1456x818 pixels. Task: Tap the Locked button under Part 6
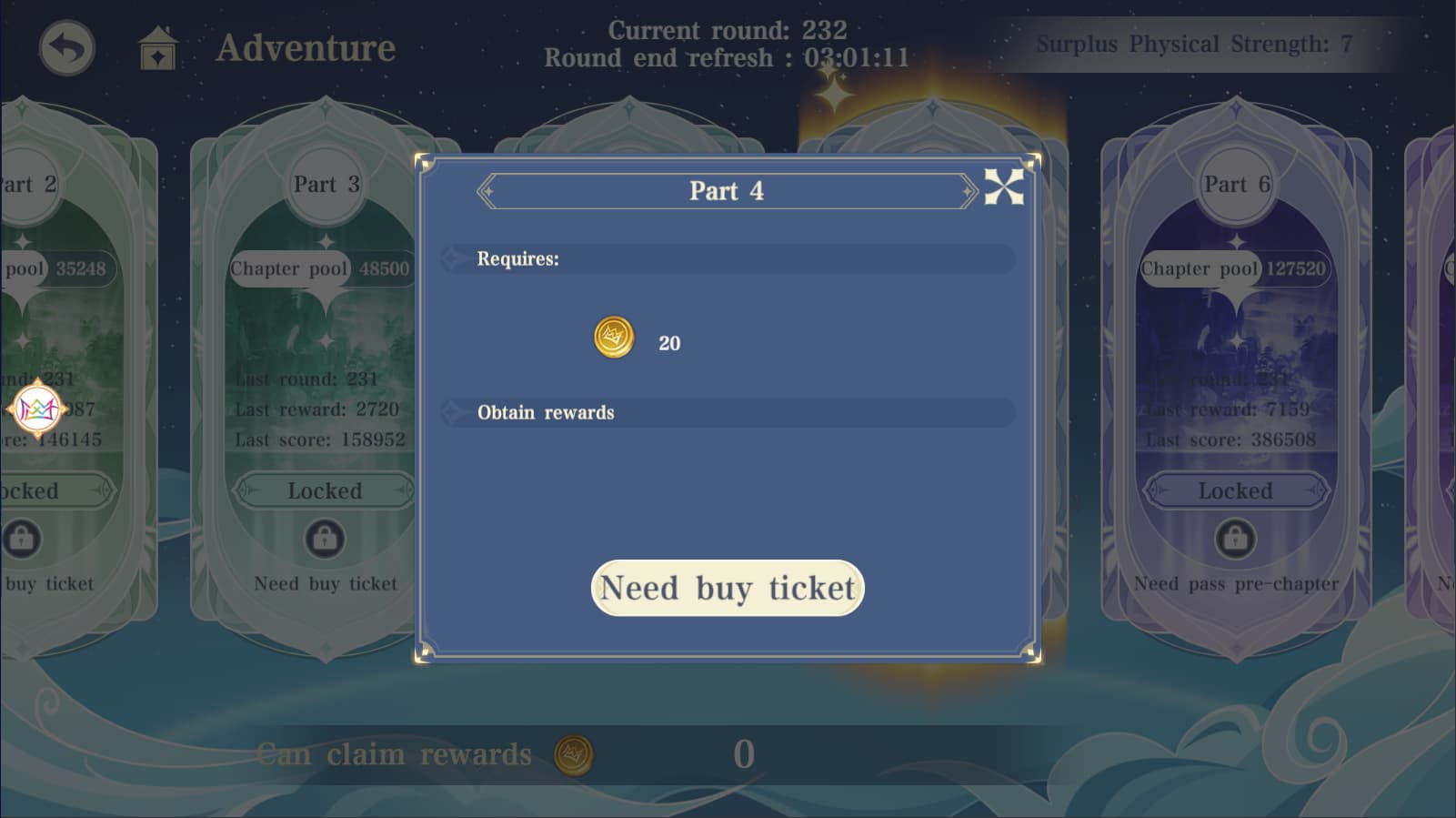1235,491
